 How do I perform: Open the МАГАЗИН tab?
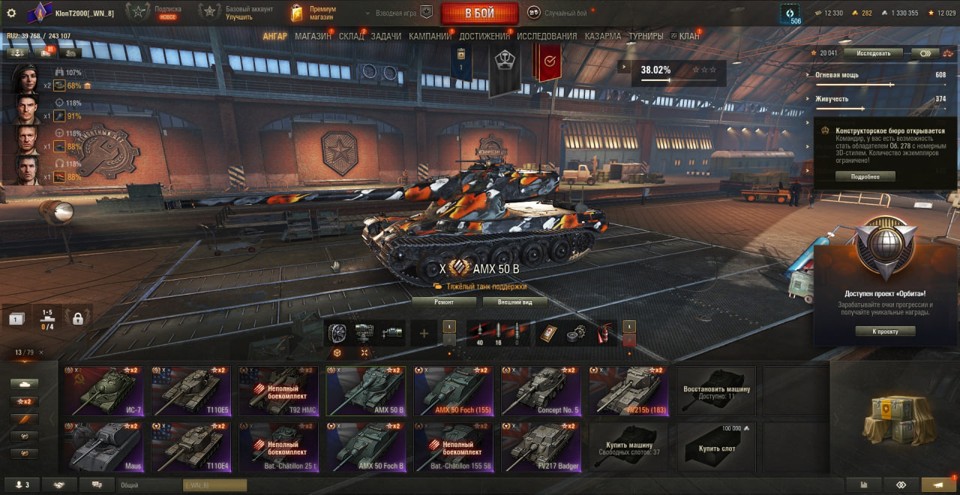(313, 36)
